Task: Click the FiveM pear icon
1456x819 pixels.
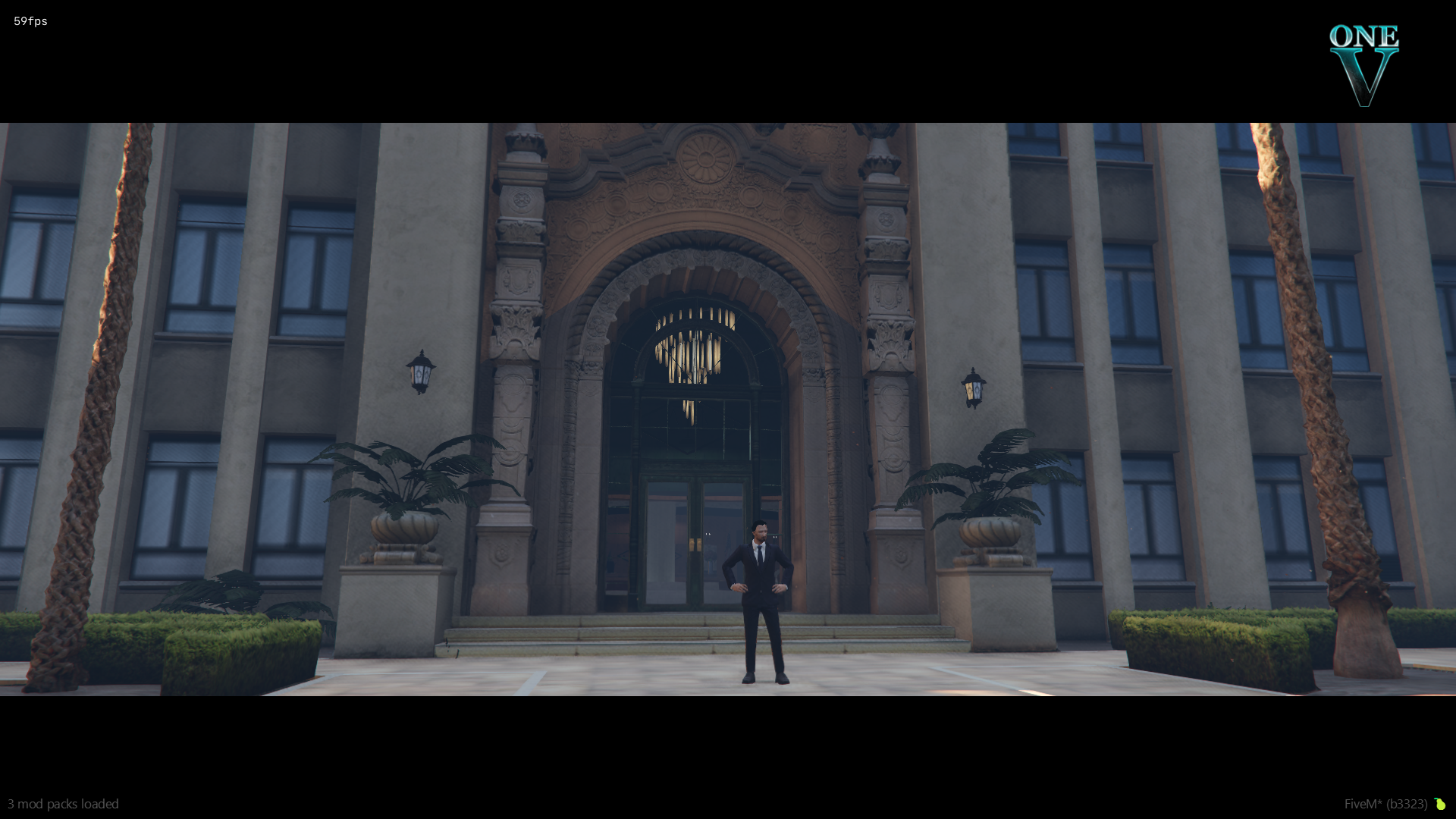Action: click(x=1439, y=804)
